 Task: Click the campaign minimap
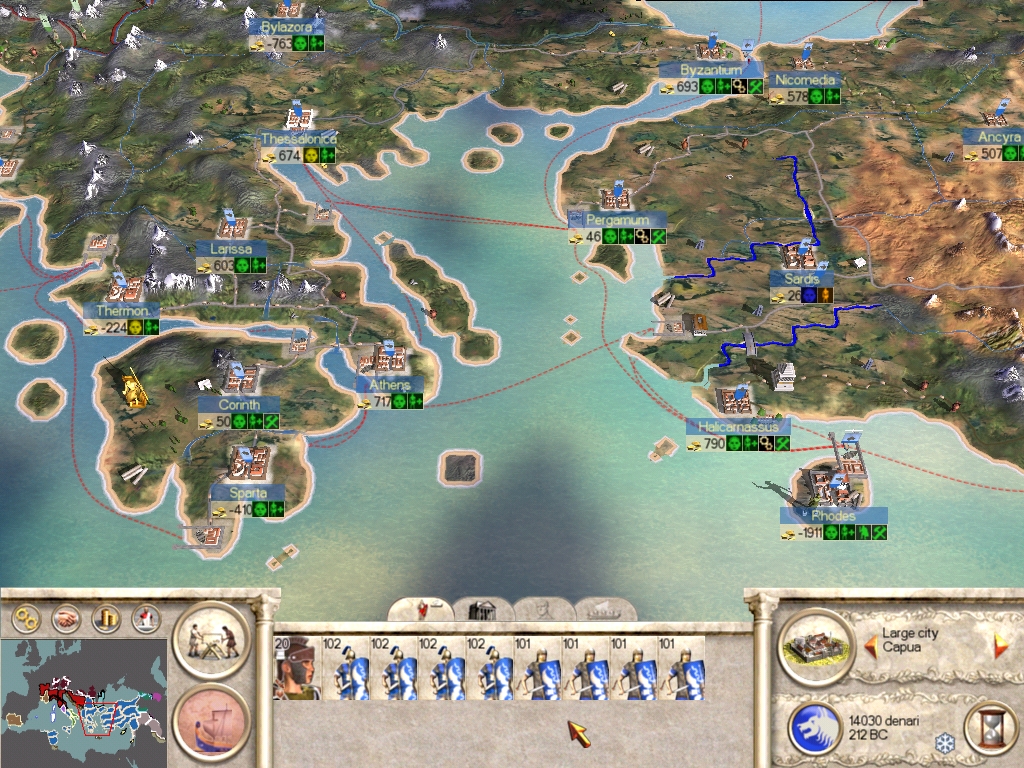click(x=84, y=698)
